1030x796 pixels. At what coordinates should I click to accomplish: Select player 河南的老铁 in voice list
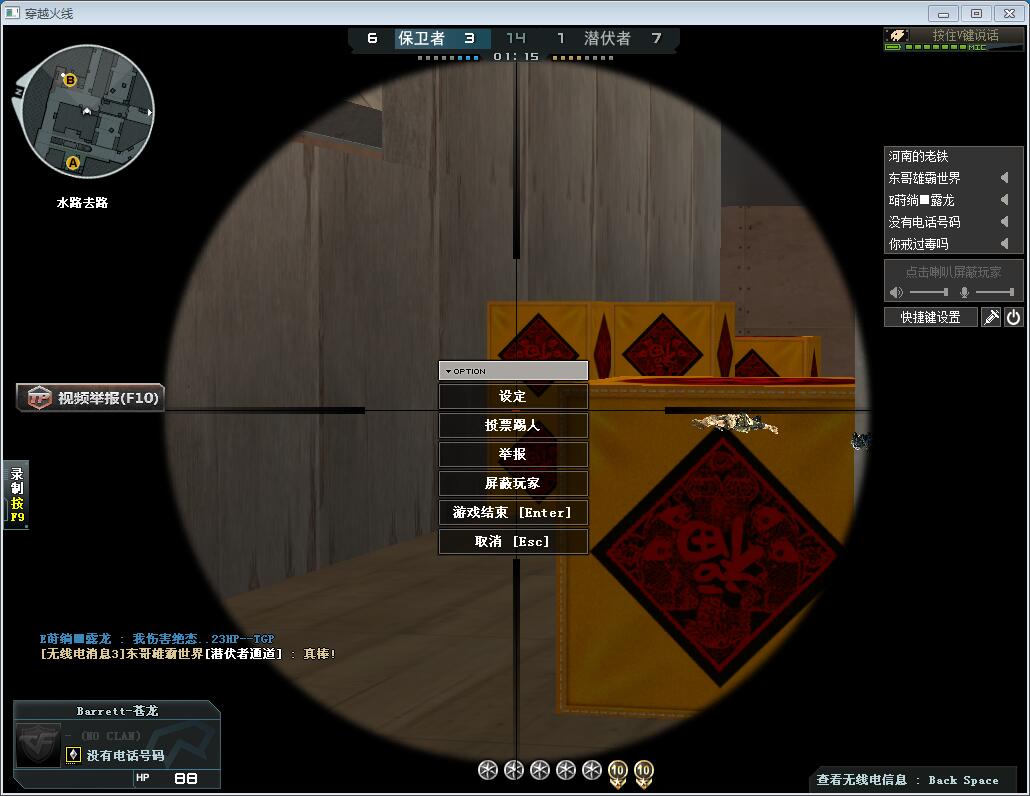click(919, 156)
